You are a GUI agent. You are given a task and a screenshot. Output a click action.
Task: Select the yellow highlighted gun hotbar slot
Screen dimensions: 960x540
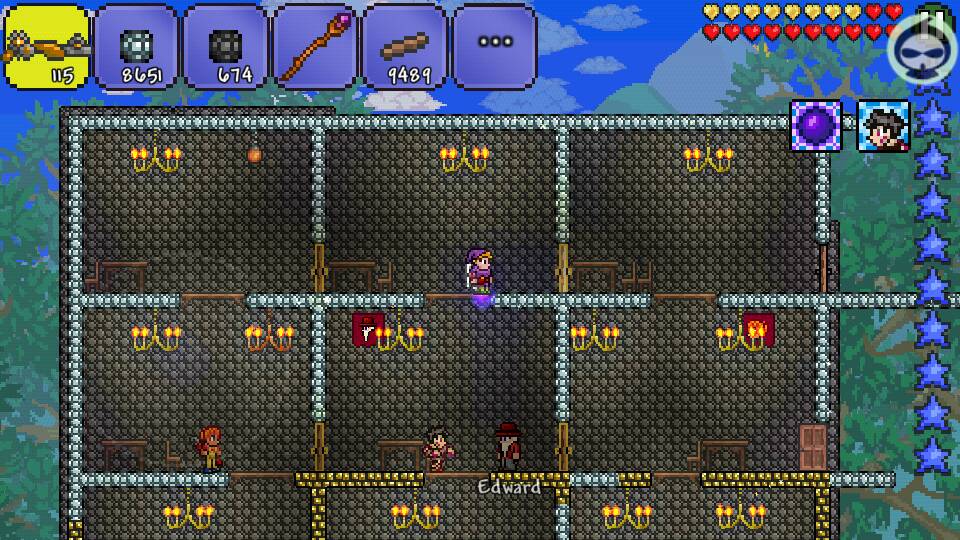(46, 47)
